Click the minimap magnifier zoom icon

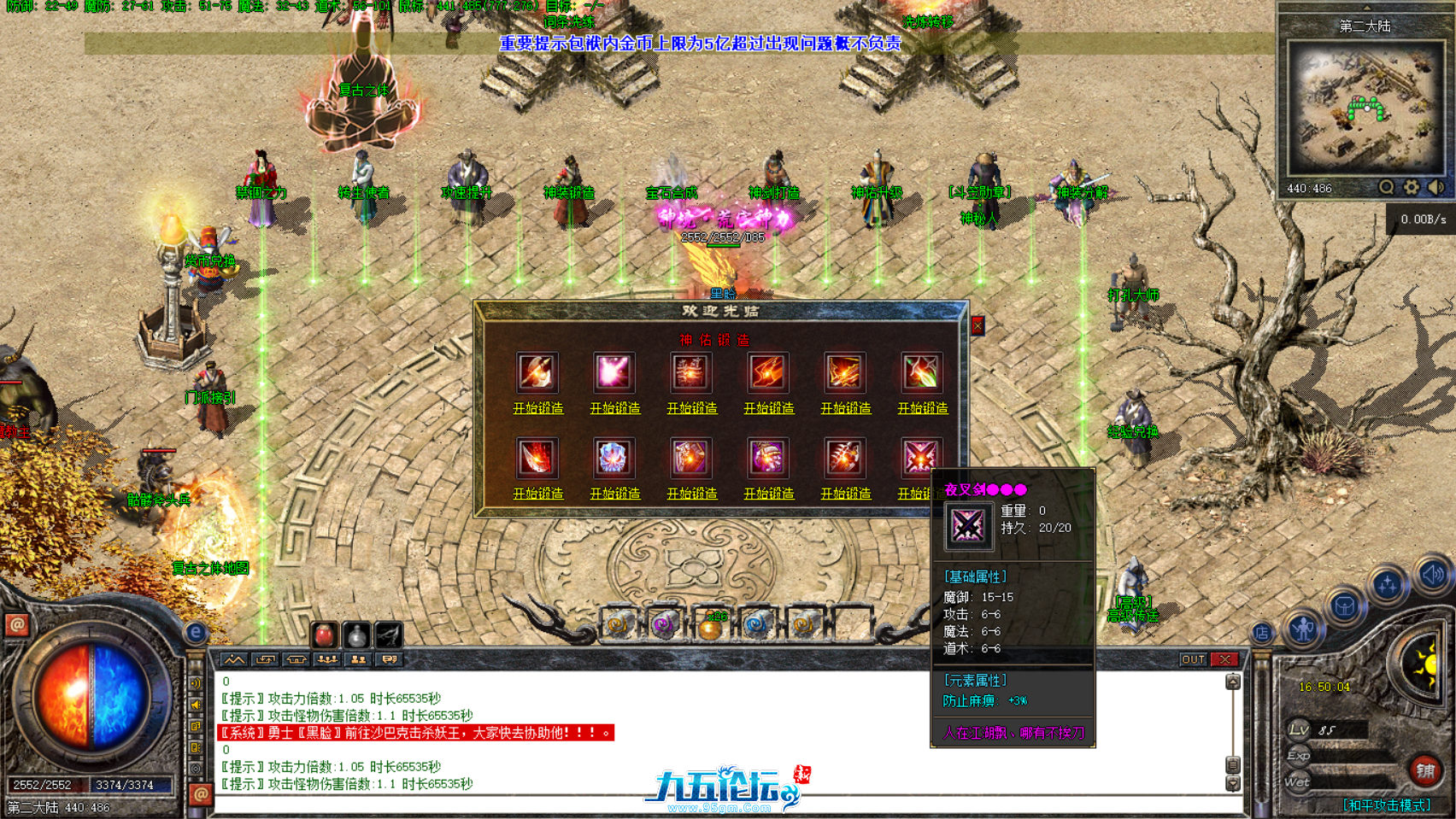click(1387, 187)
